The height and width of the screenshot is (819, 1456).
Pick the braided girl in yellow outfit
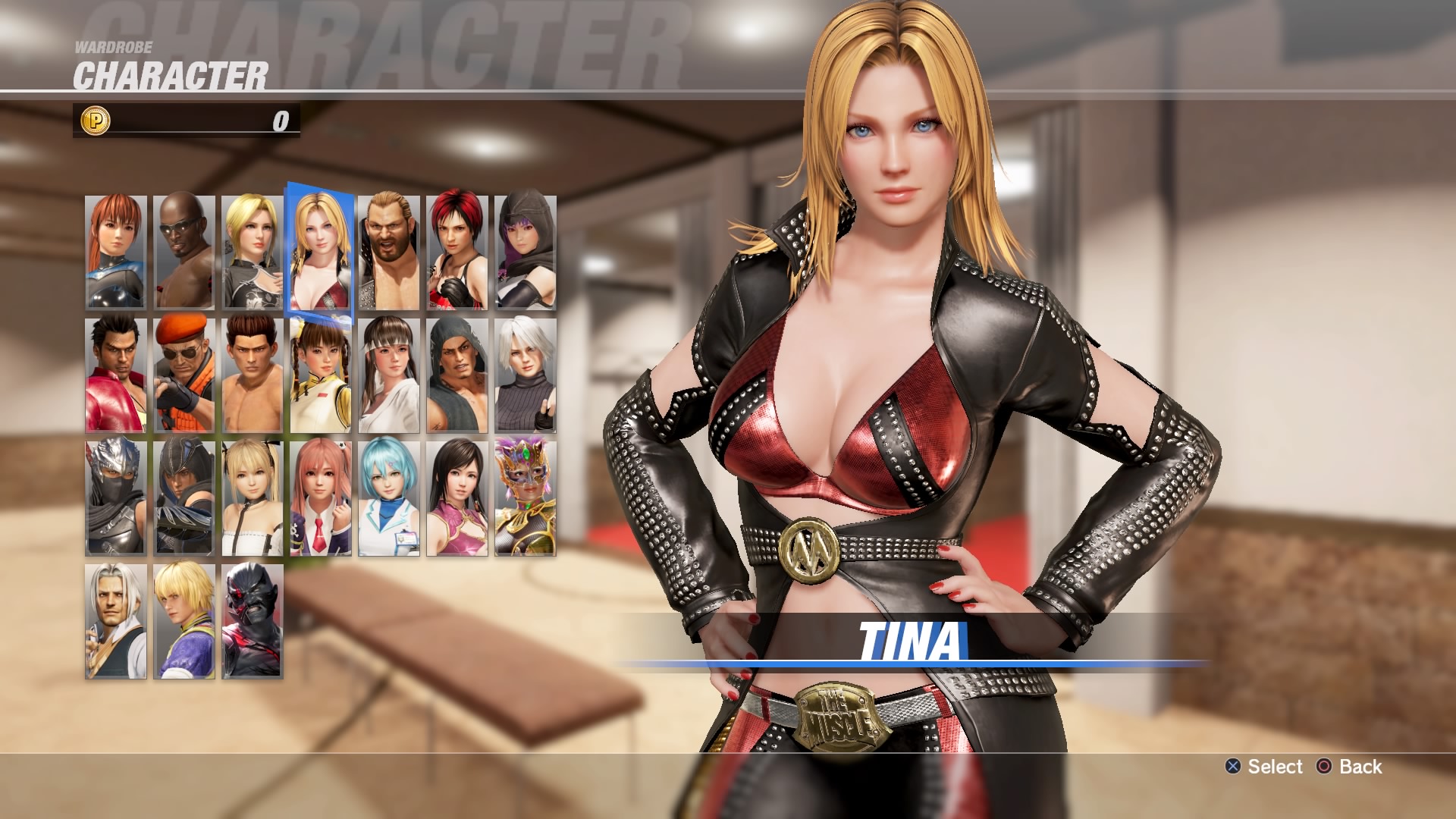321,375
